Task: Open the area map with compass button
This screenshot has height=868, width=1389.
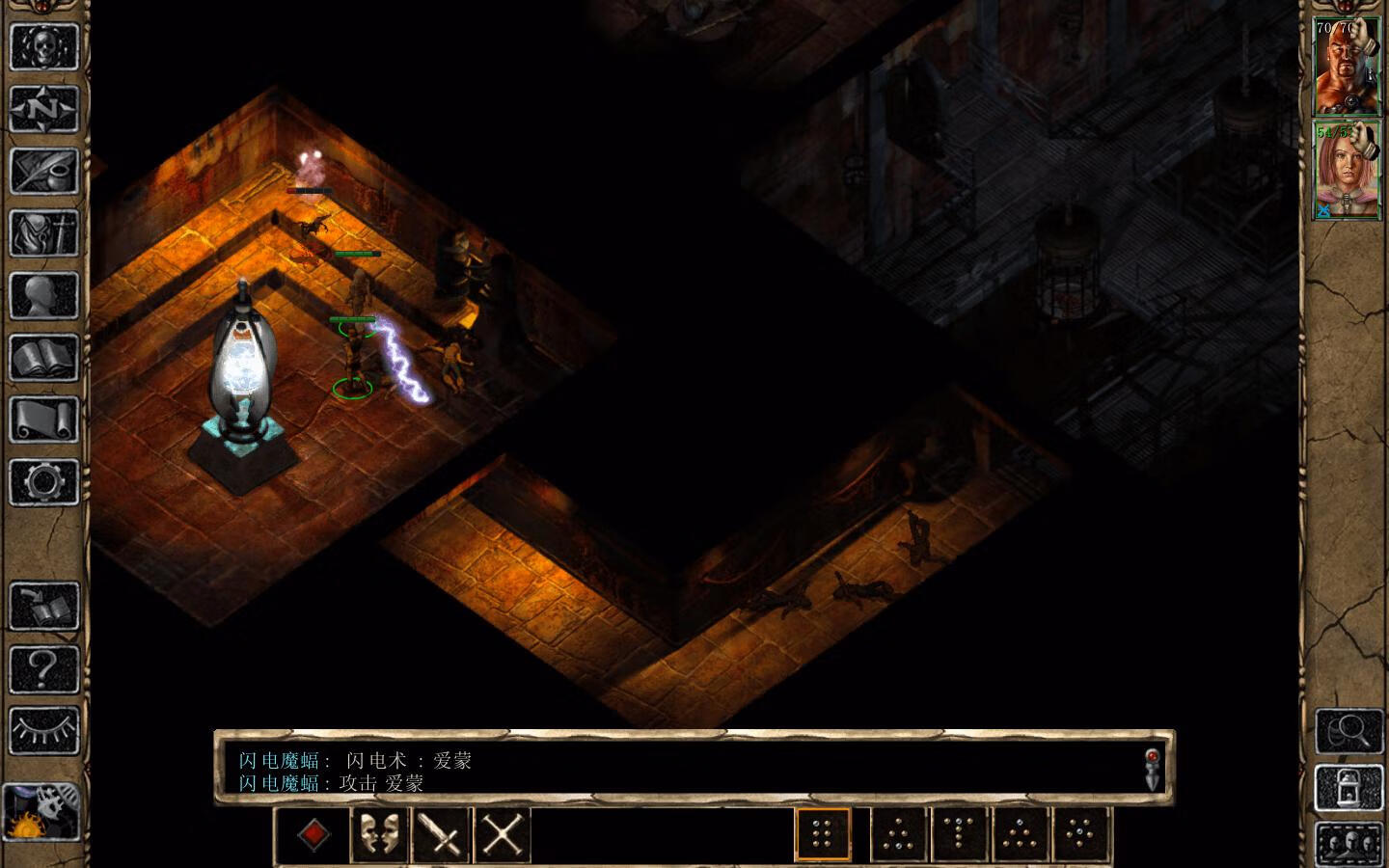Action: point(43,108)
